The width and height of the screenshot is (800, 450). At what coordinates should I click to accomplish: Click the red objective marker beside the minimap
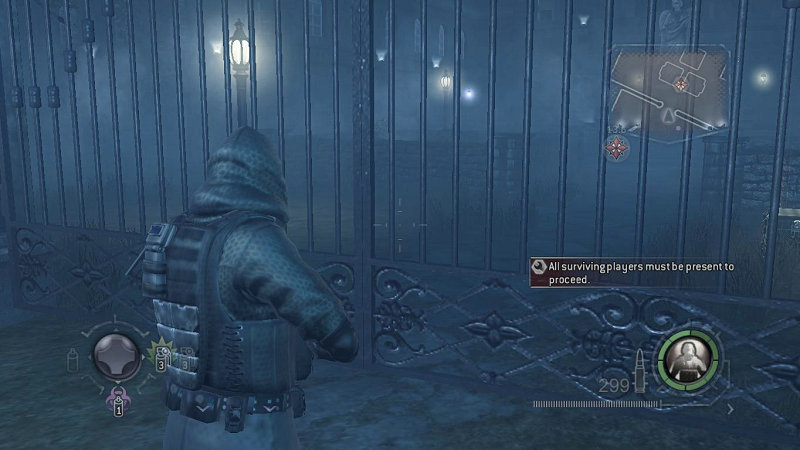point(618,149)
